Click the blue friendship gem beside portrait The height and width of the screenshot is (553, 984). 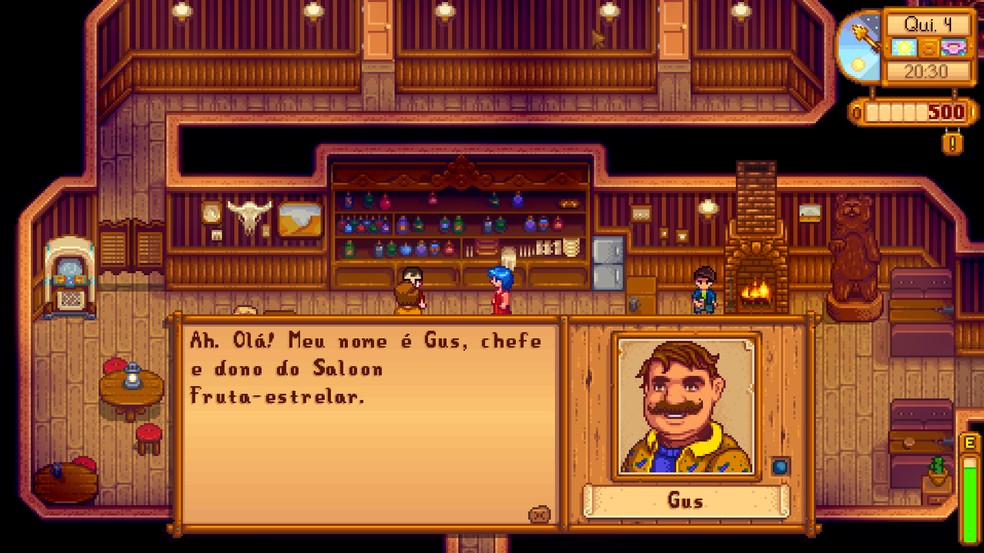tap(780, 466)
